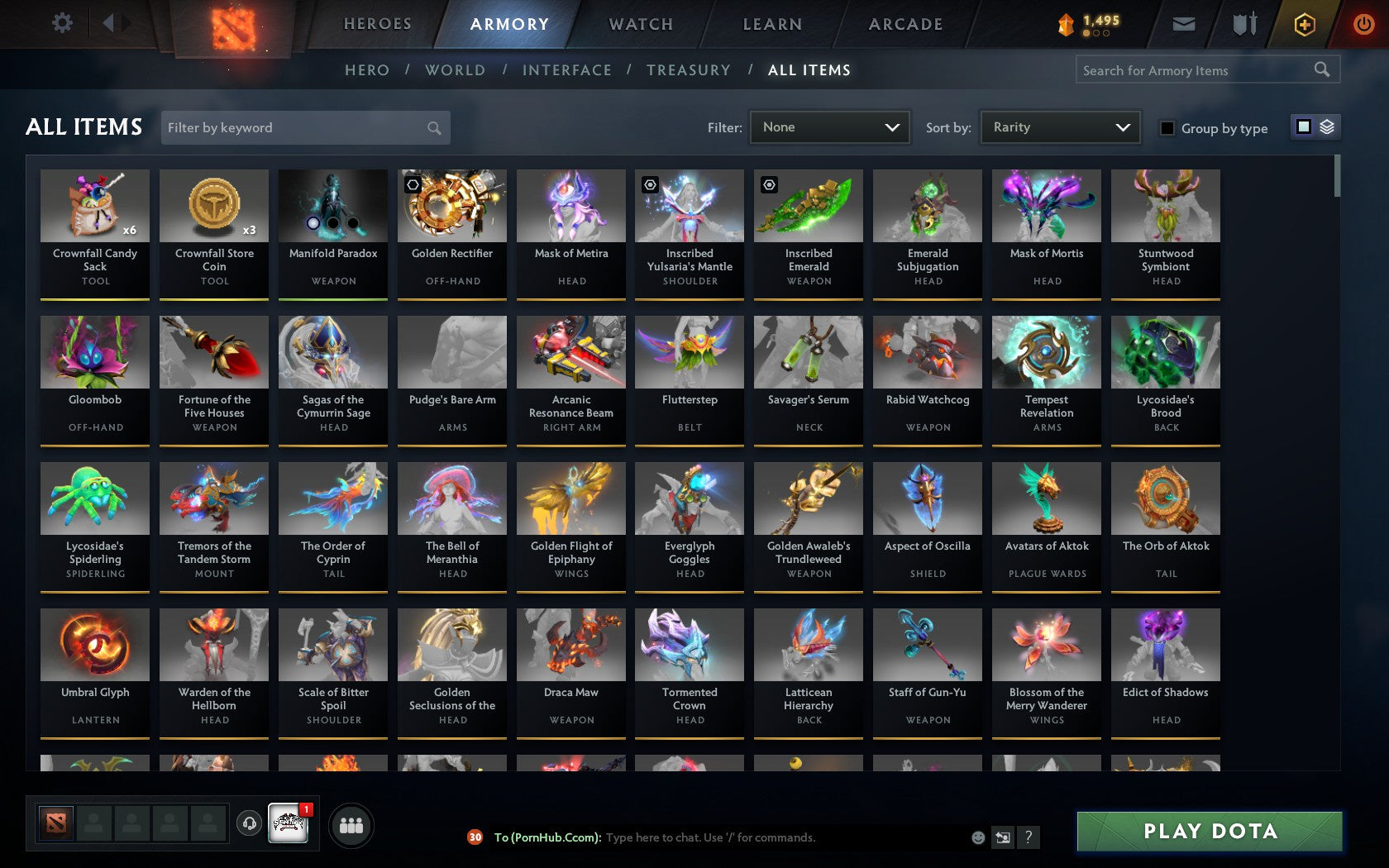Screen dimensions: 1389x868
Task: Toggle the grid view layout control
Action: click(1303, 127)
